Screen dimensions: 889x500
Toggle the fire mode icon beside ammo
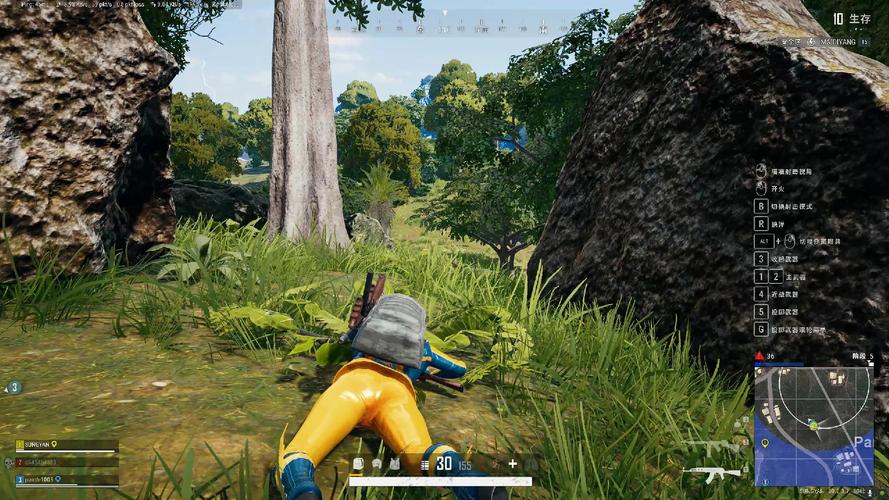click(425, 464)
